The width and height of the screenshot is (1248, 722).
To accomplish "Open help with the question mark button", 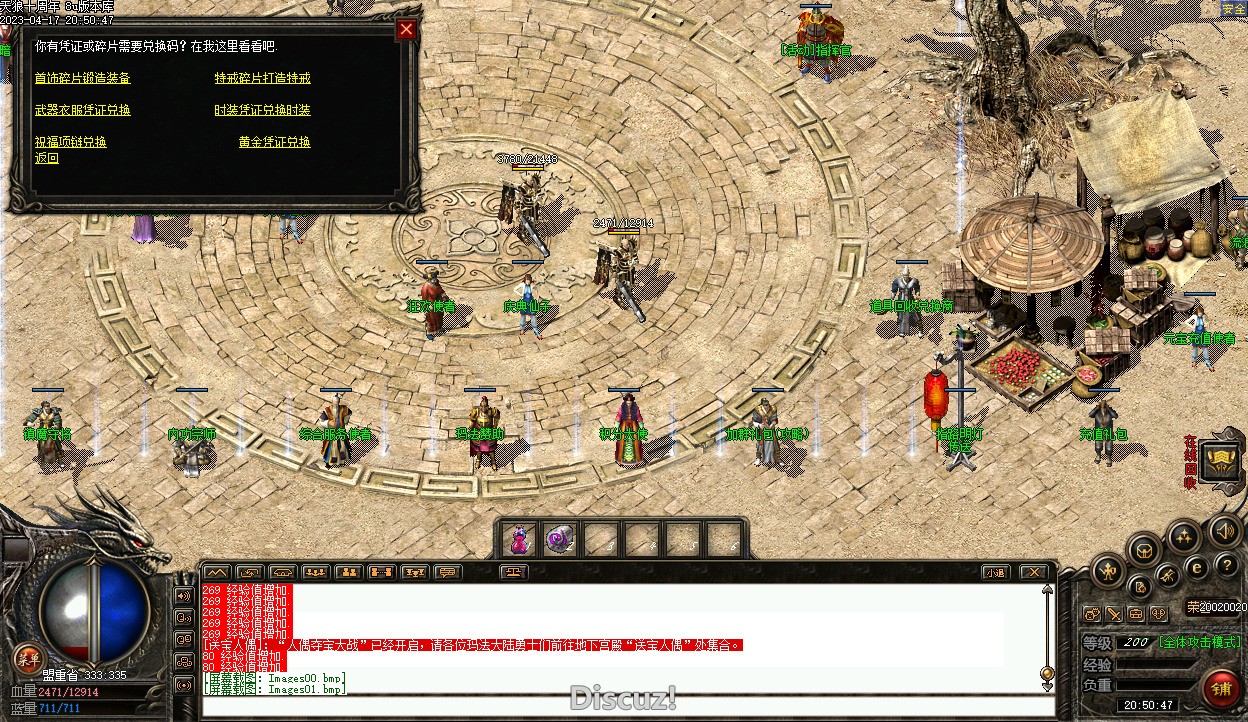I will click(x=1226, y=566).
